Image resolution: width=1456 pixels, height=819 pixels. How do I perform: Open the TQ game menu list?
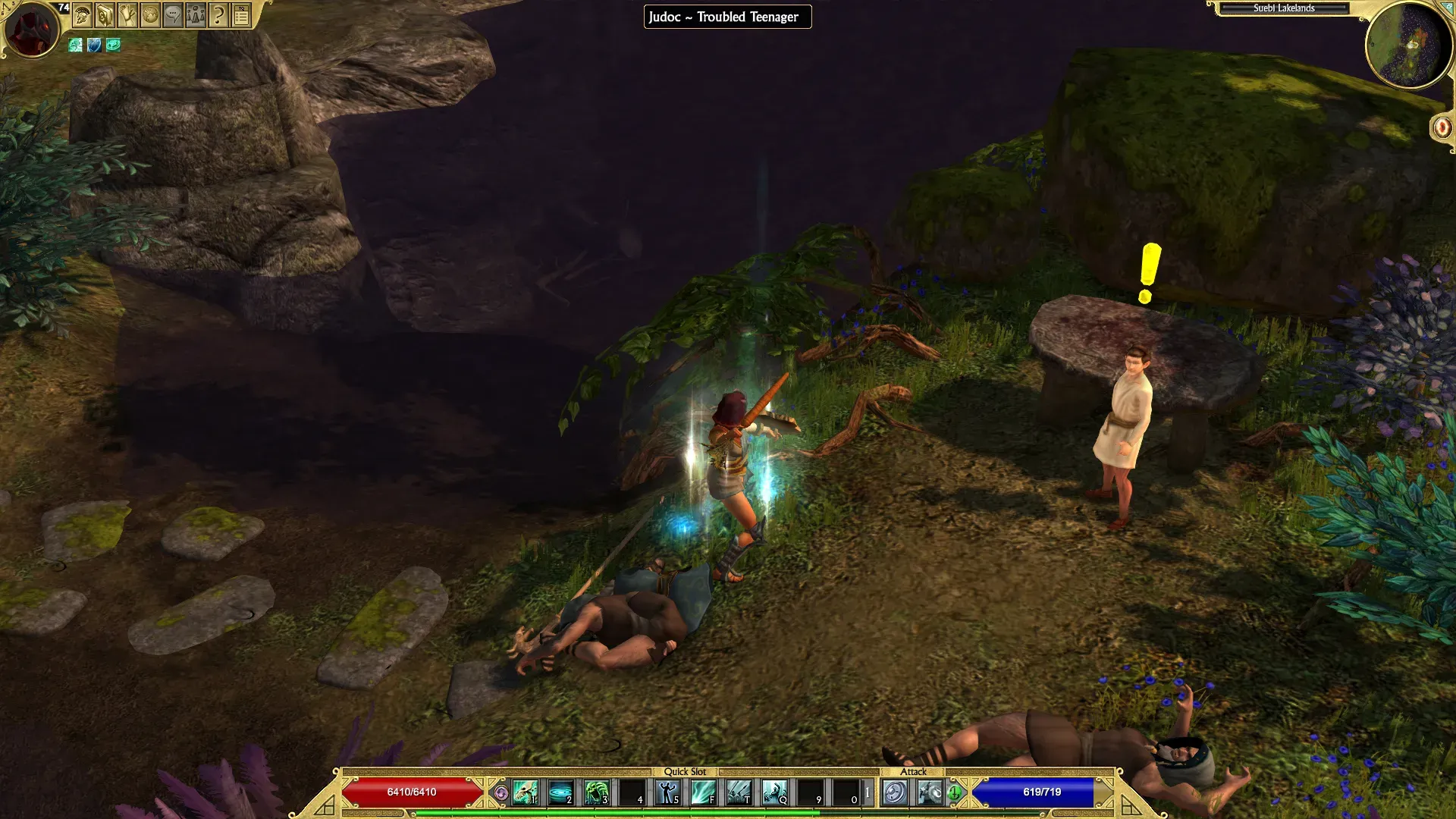click(x=241, y=14)
